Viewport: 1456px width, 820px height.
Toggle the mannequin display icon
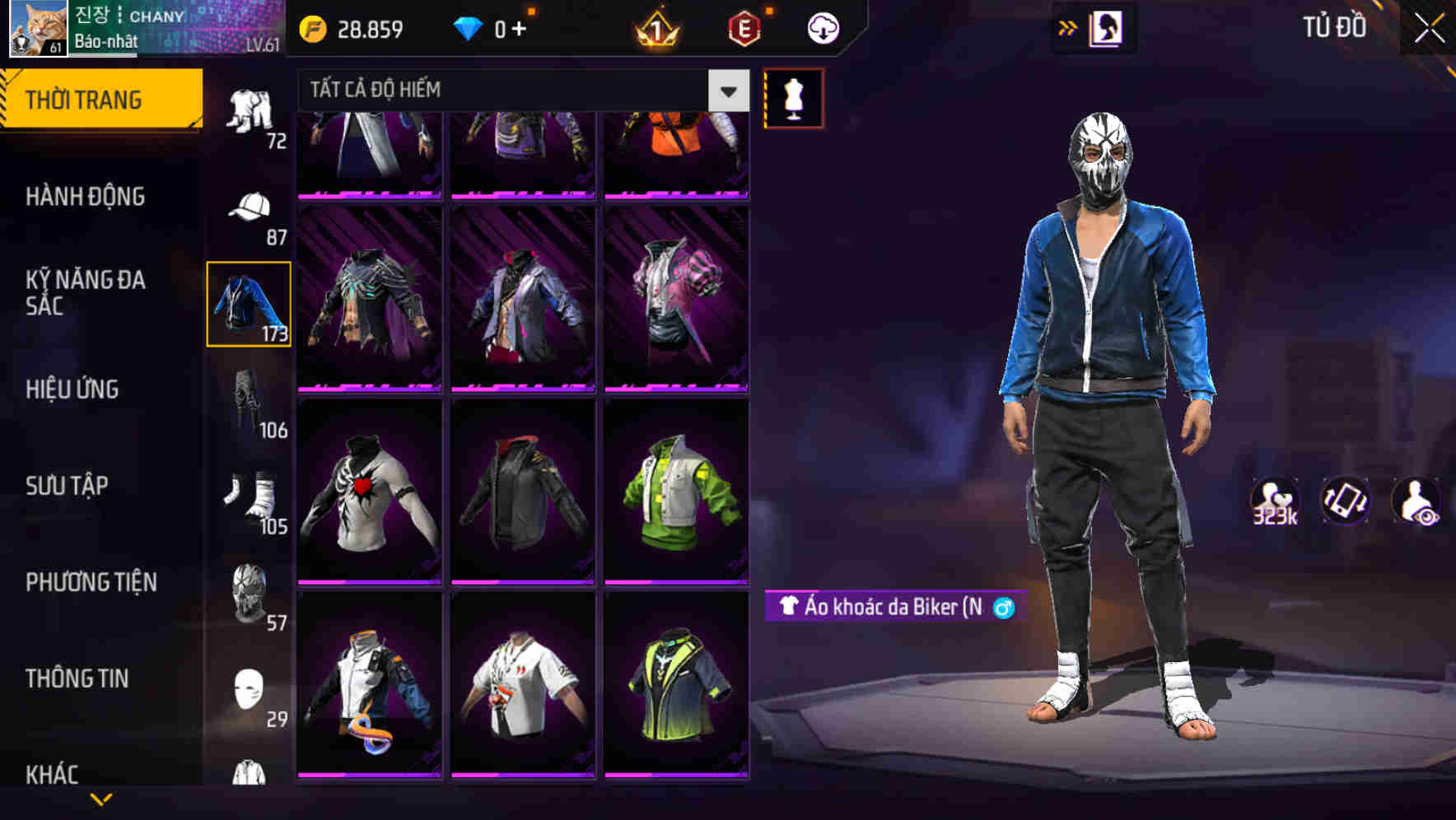(x=793, y=97)
